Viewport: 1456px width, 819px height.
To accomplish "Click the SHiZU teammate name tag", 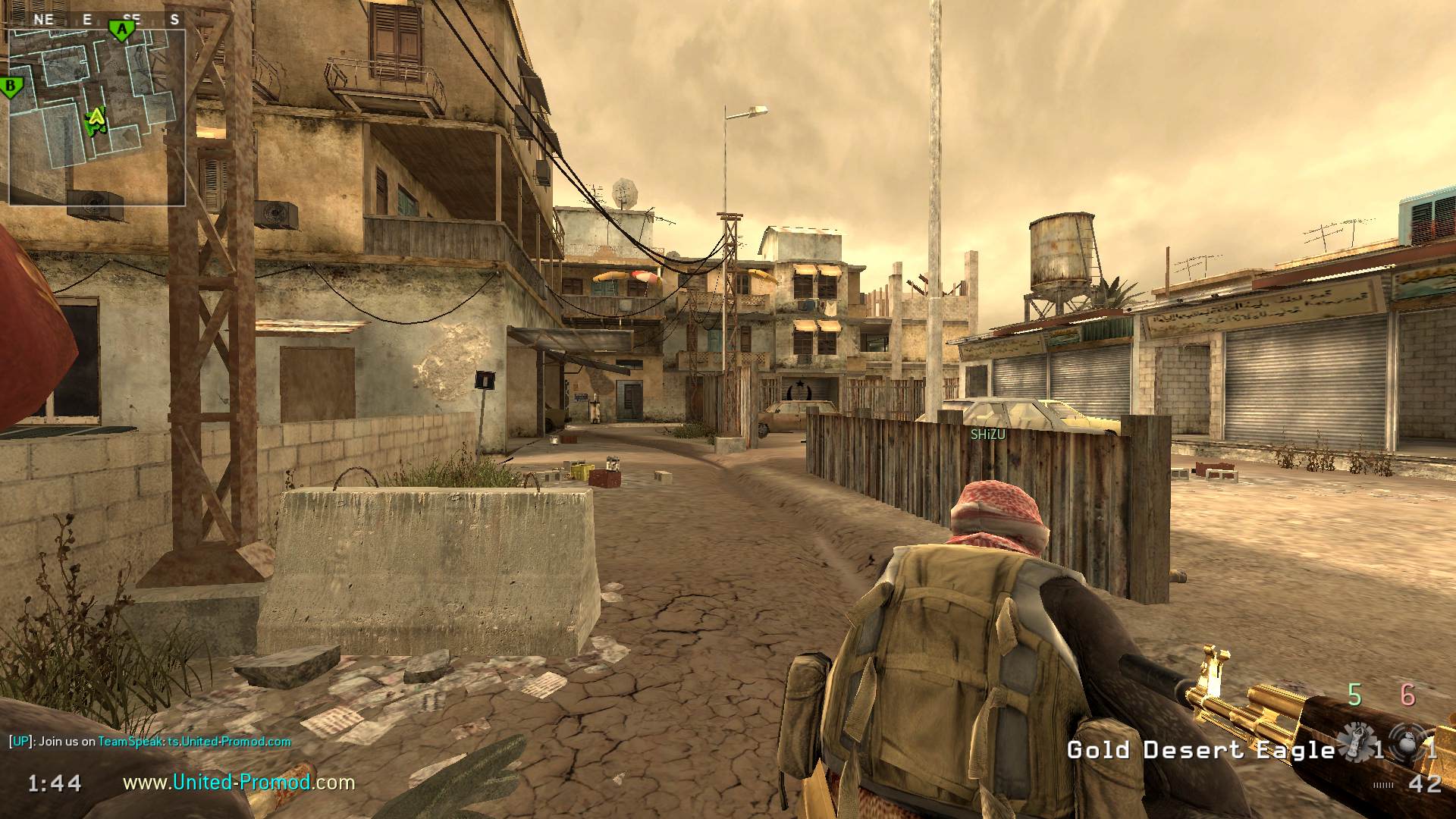I will (x=987, y=435).
